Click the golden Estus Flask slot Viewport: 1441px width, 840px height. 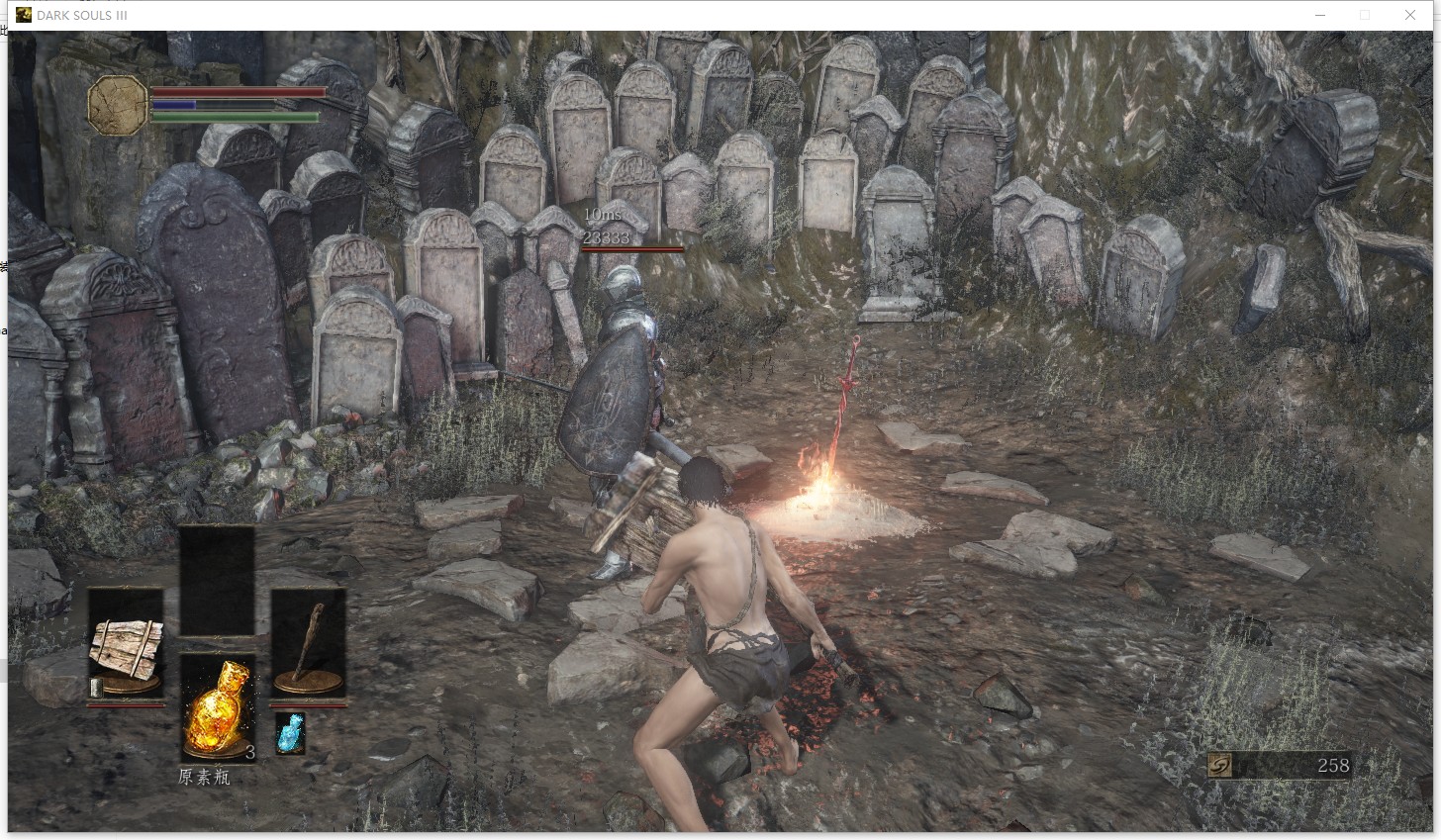coord(218,706)
